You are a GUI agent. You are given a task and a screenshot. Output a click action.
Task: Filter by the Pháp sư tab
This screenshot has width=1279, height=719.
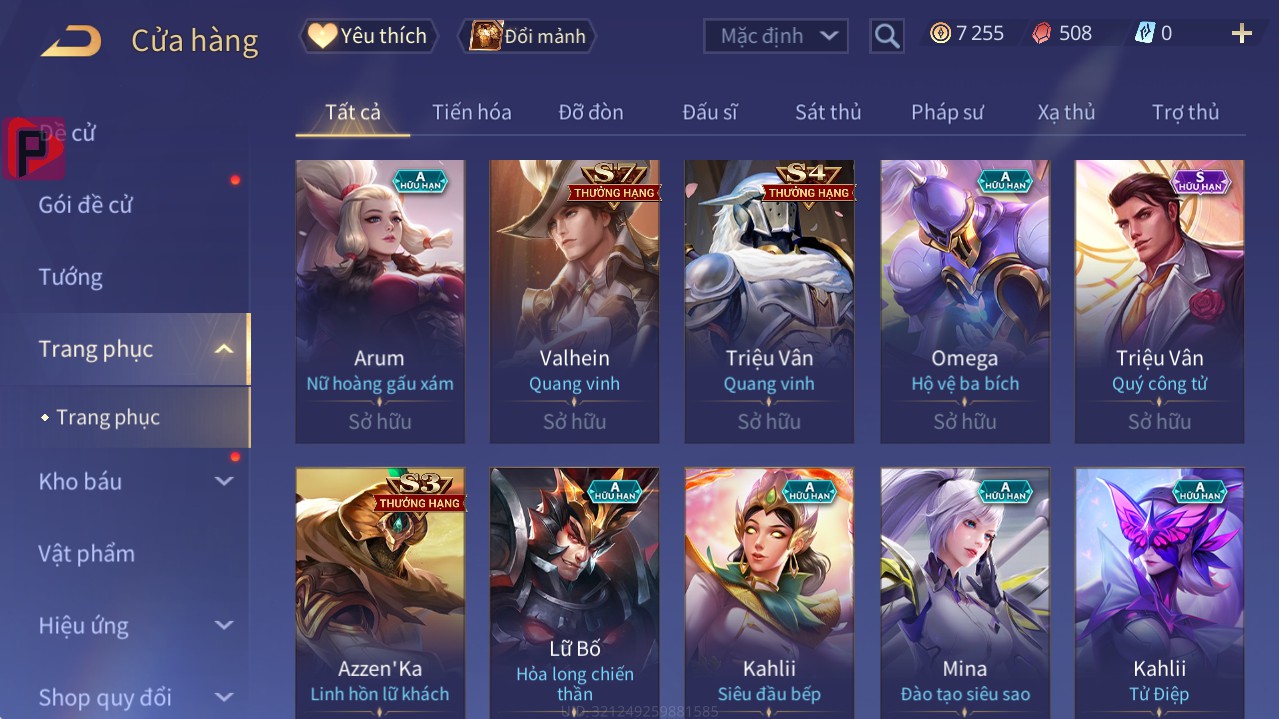[947, 112]
